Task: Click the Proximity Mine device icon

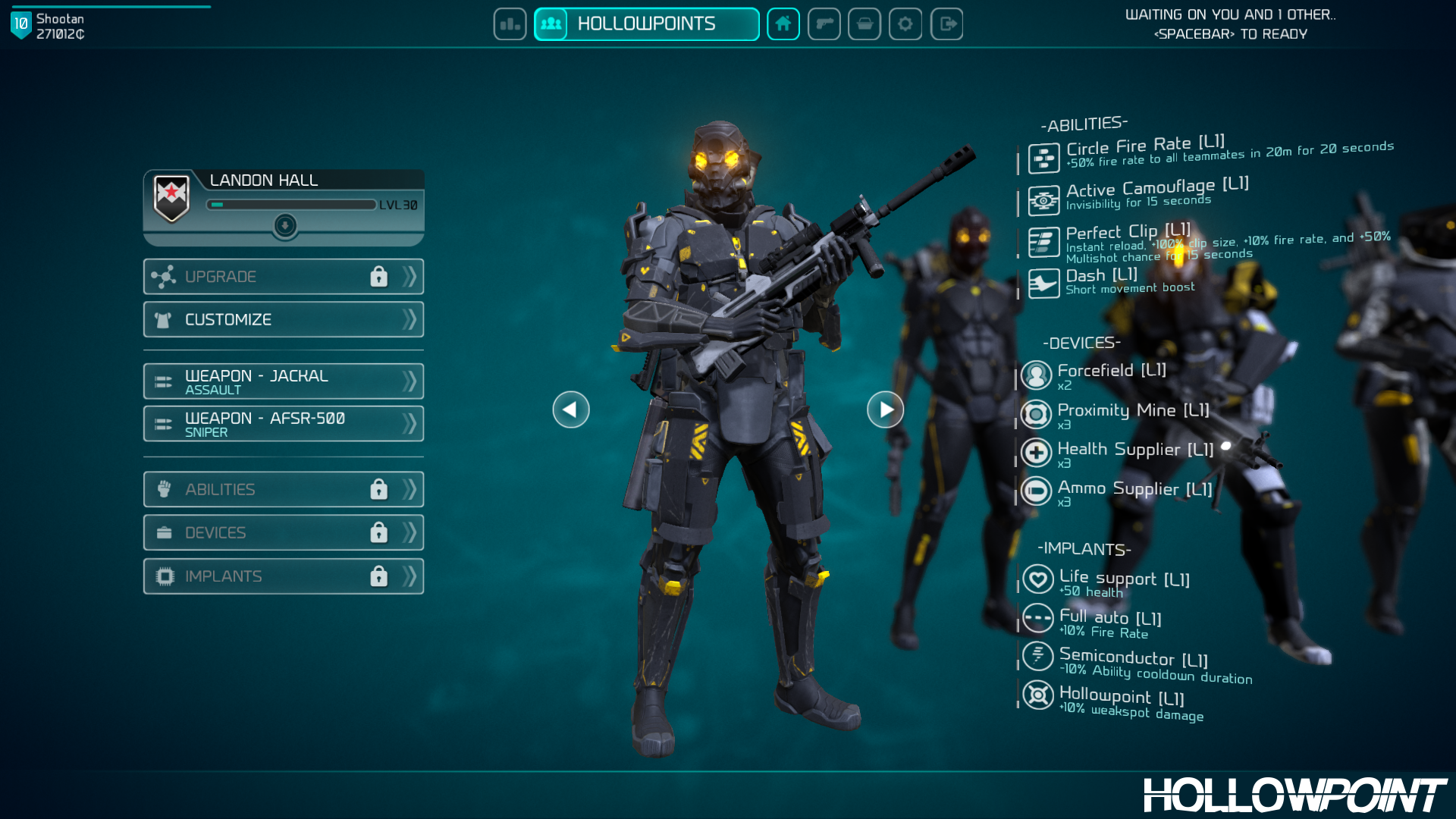Action: click(1037, 414)
